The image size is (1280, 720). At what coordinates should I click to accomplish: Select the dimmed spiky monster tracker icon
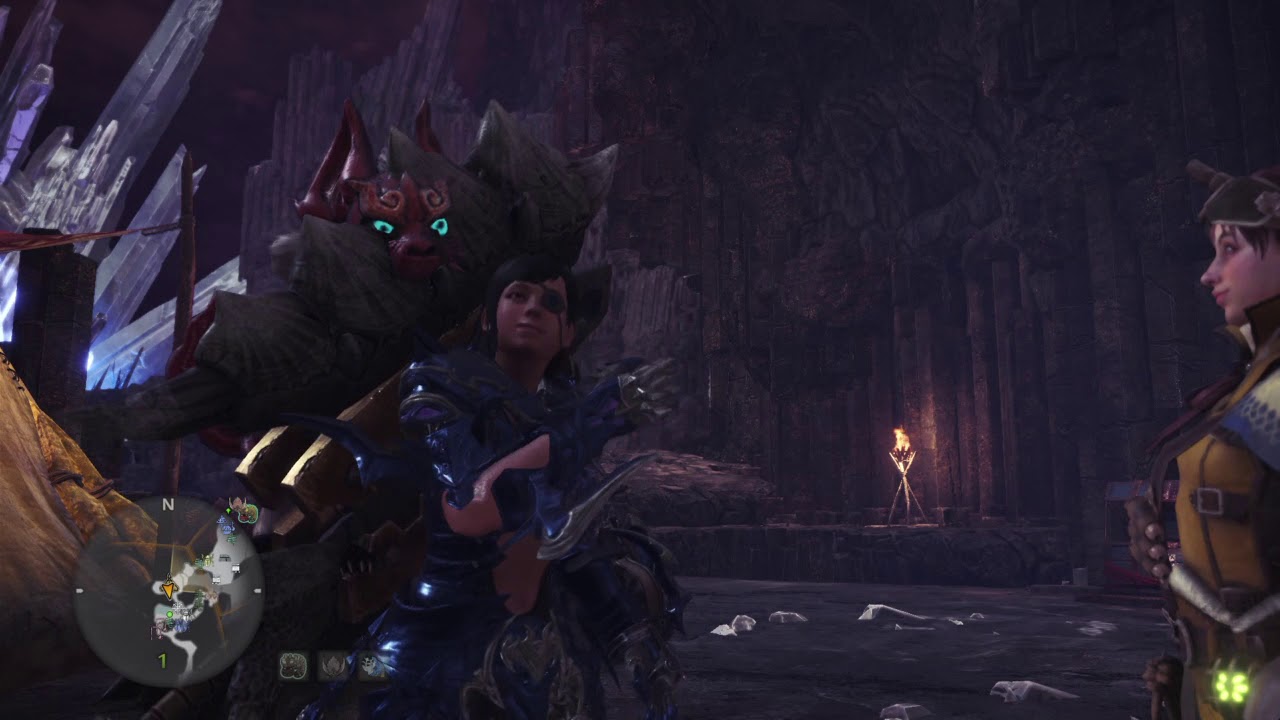332,666
